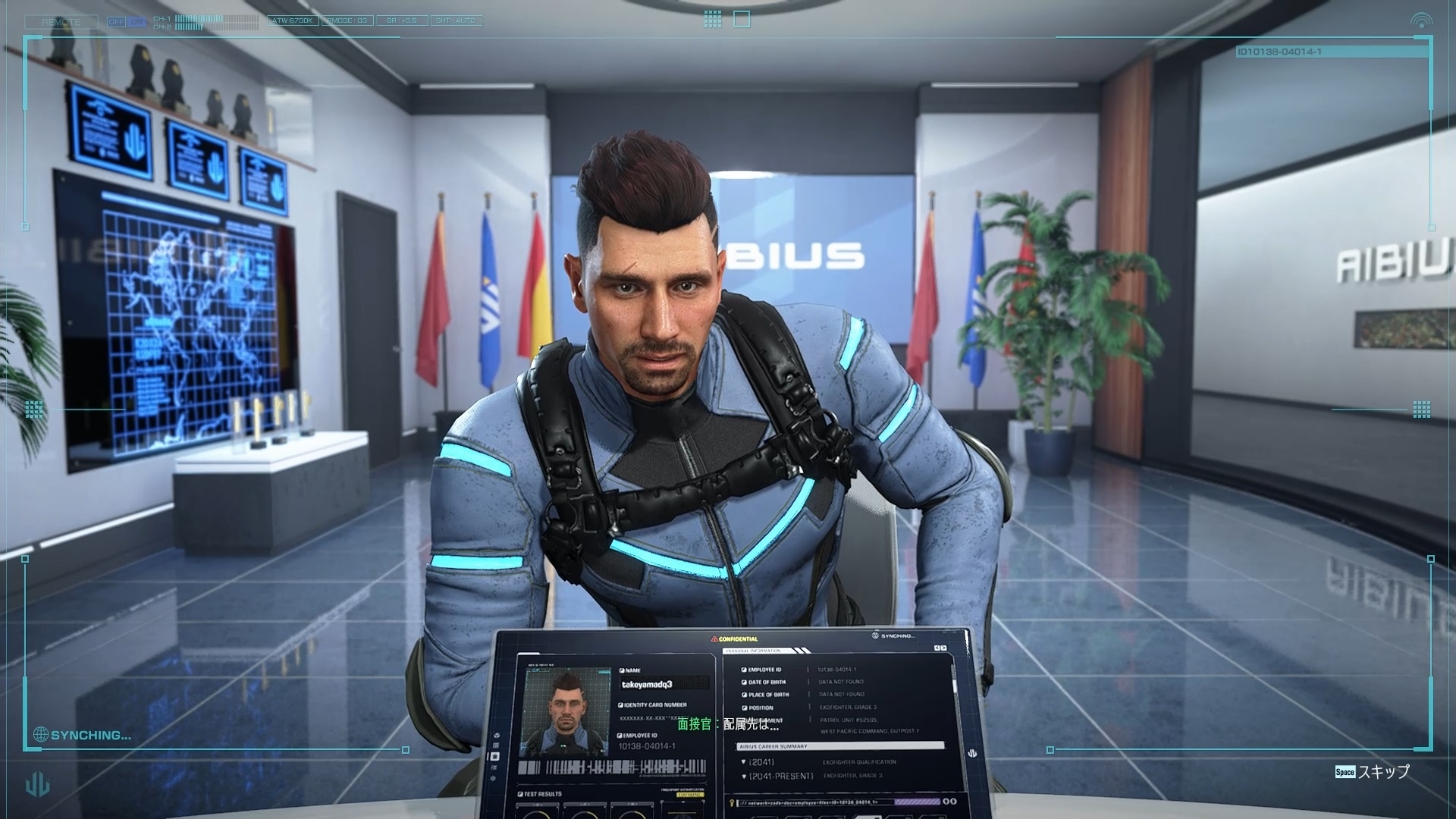Select the highlighted ID card icon on laptop sidebar

(495, 758)
